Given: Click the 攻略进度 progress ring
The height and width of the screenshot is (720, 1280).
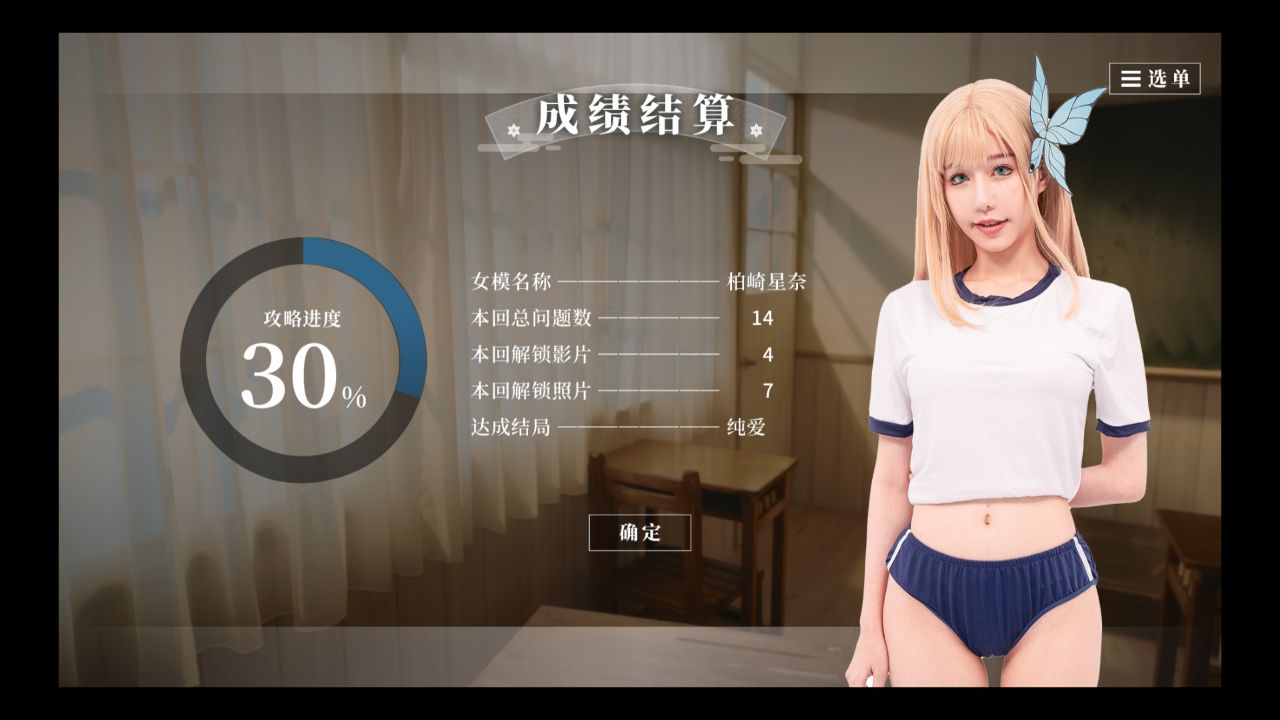Looking at the screenshot, I should click(300, 330).
